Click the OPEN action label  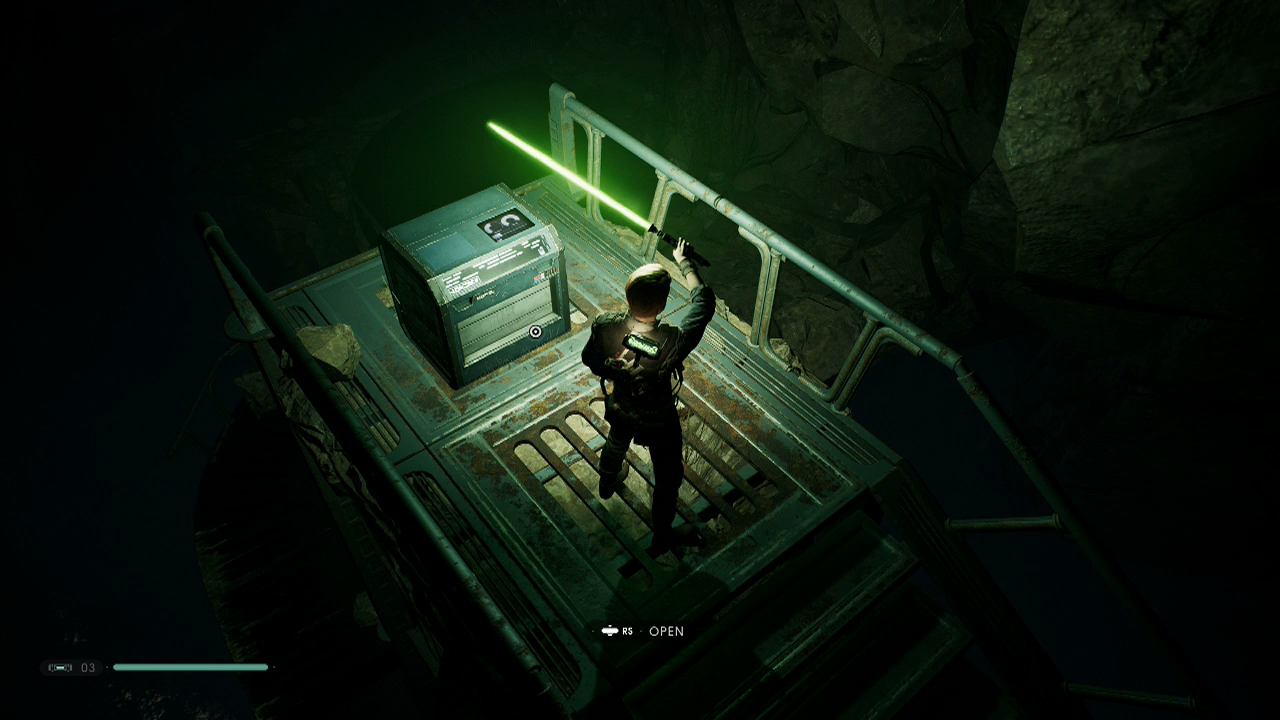665,632
